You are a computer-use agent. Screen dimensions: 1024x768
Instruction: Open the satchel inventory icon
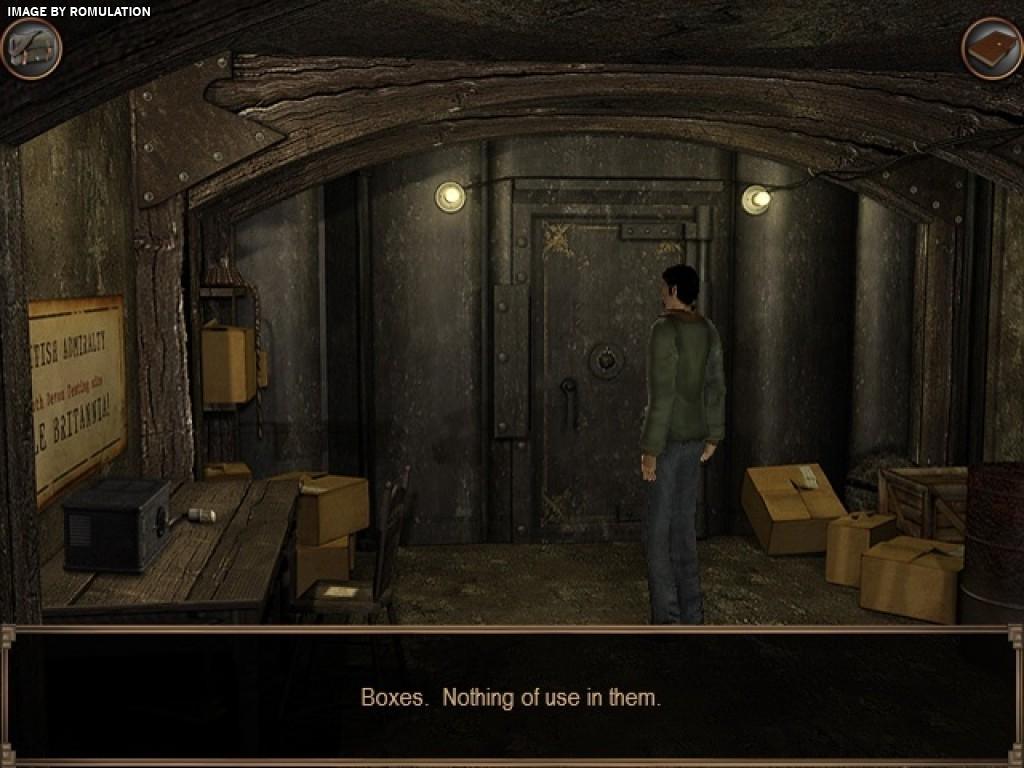31,48
